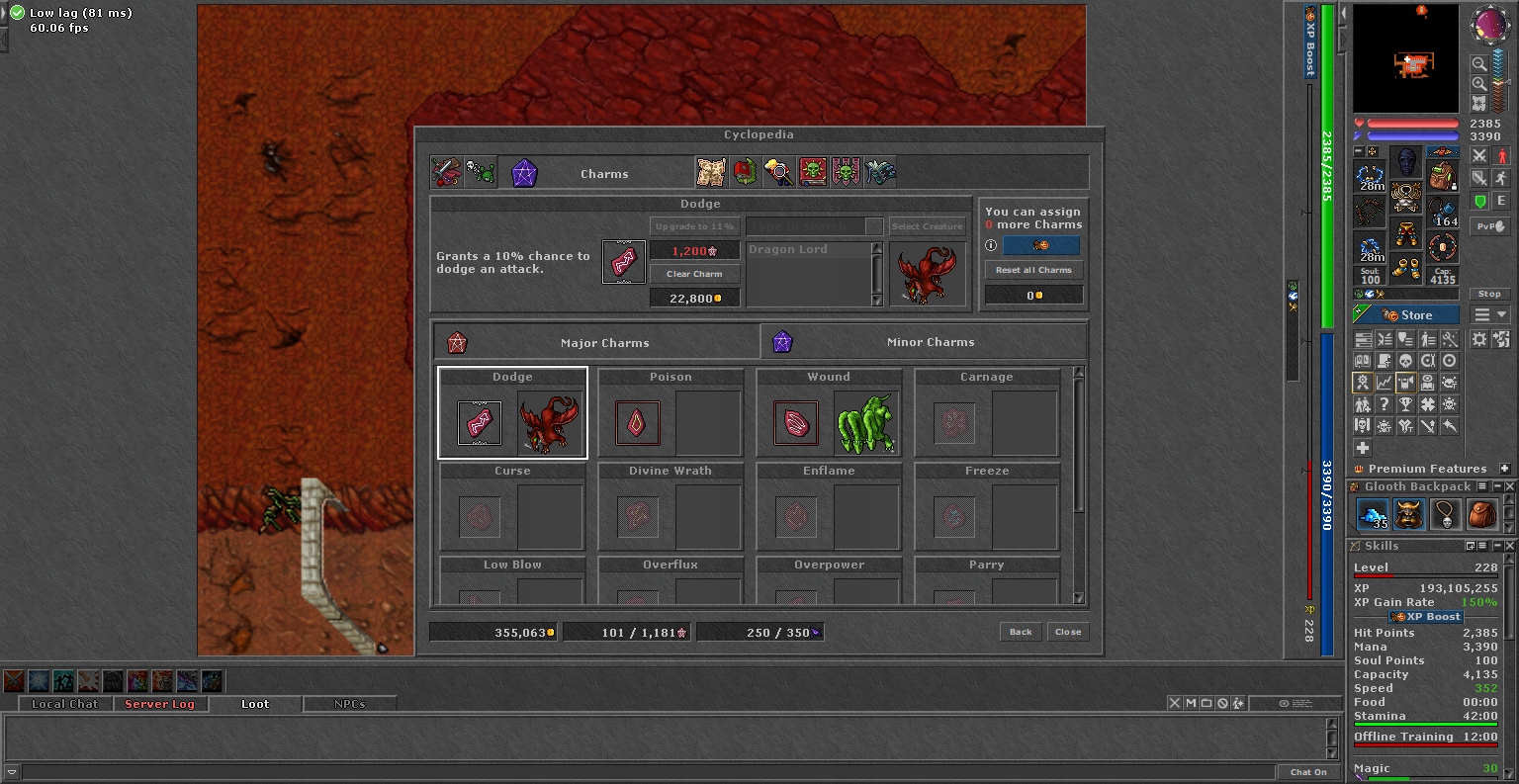This screenshot has width=1519, height=784.
Task: Open the Store
Action: point(1406,315)
